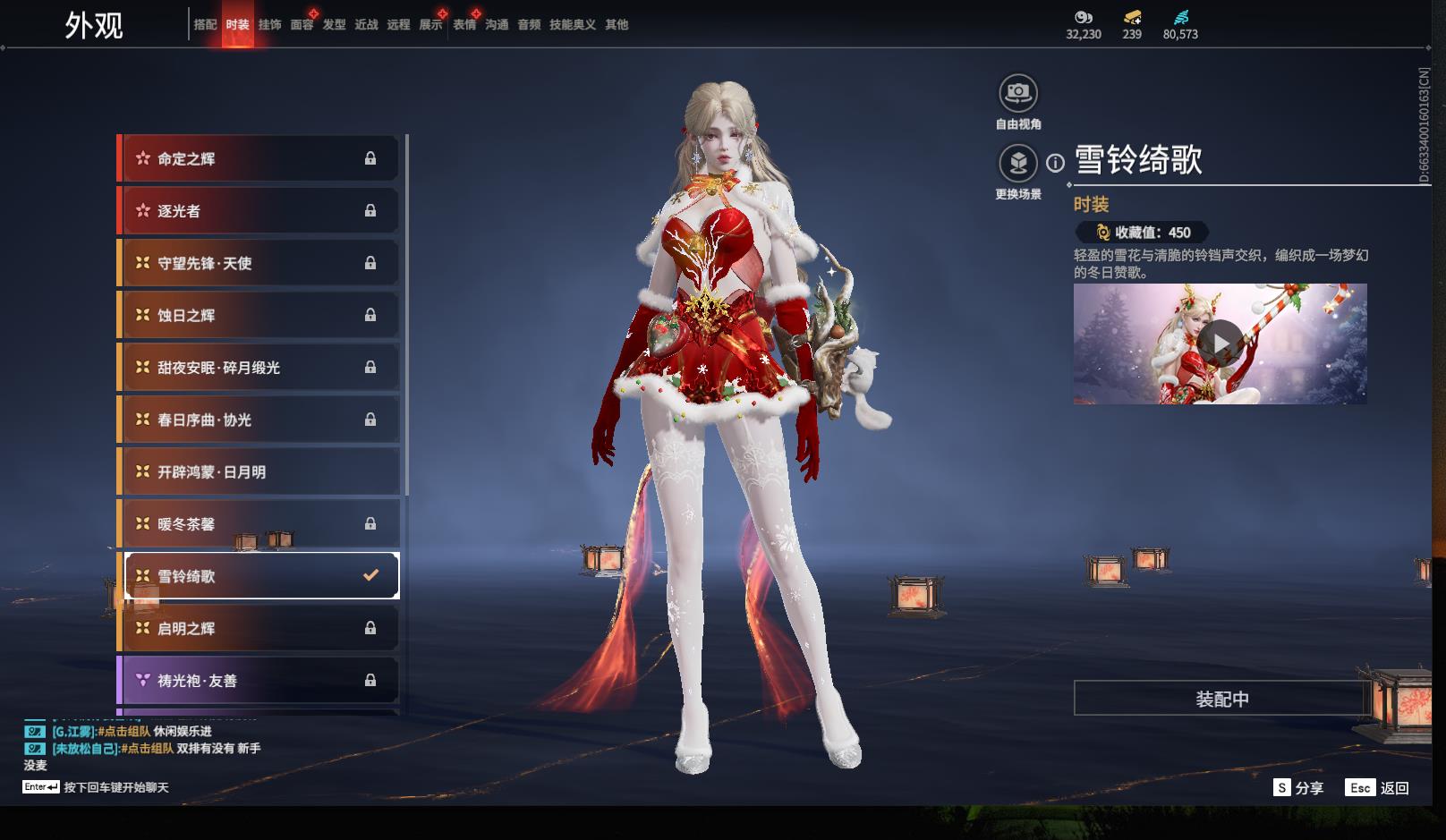Switch to the 发型 tab
Image resolution: width=1446 pixels, height=840 pixels.
(x=334, y=25)
